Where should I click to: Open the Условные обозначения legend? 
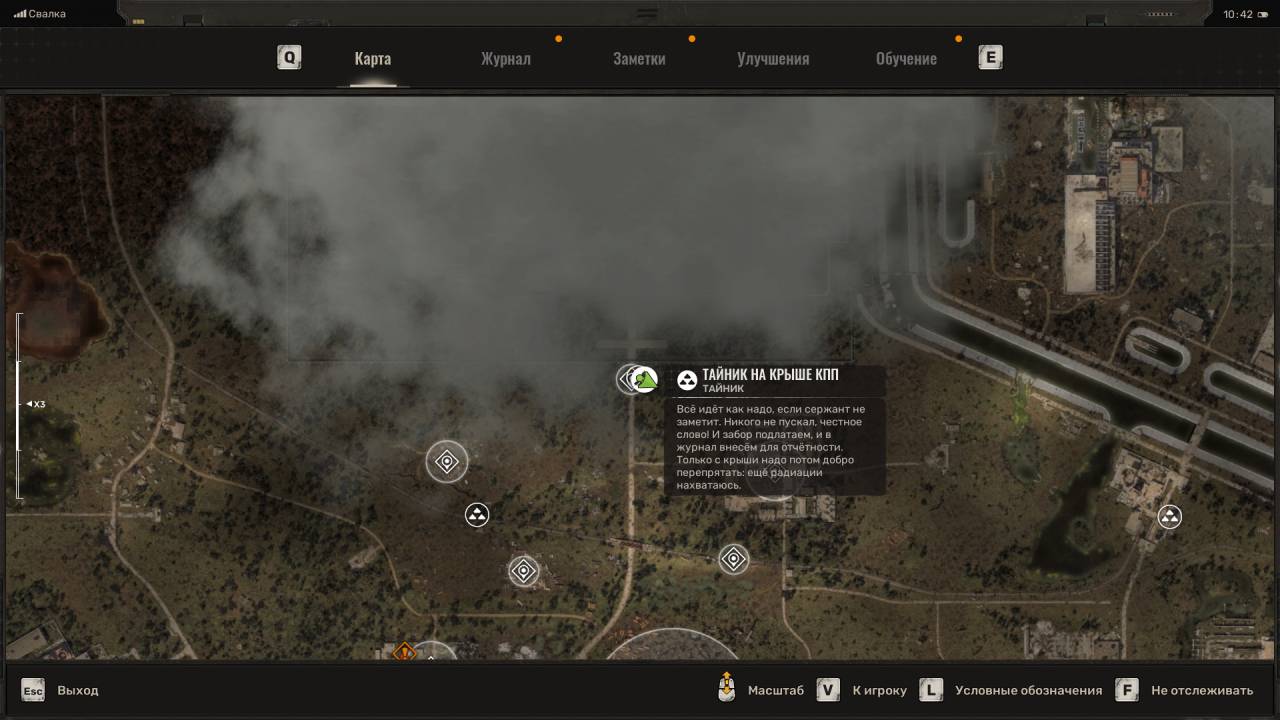point(1028,690)
